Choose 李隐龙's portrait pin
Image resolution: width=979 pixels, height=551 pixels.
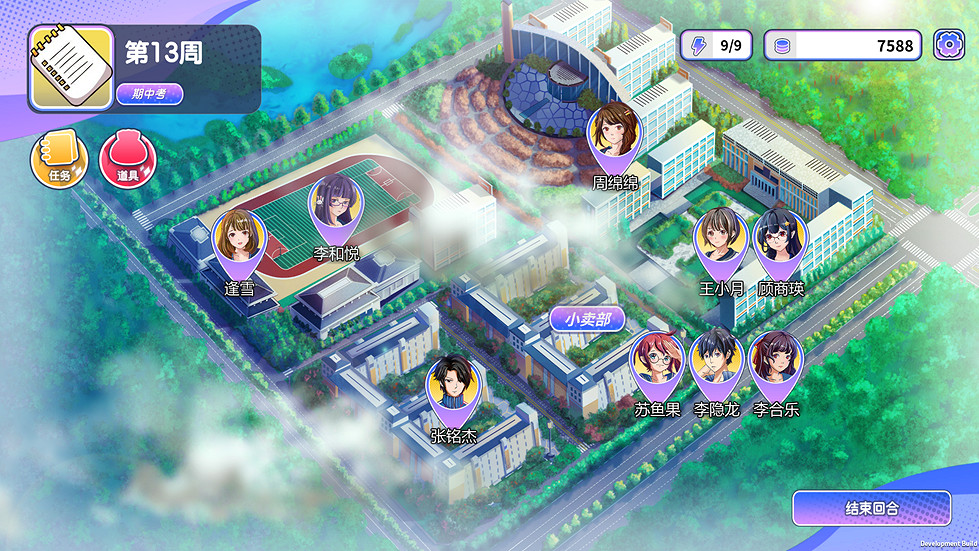(716, 364)
